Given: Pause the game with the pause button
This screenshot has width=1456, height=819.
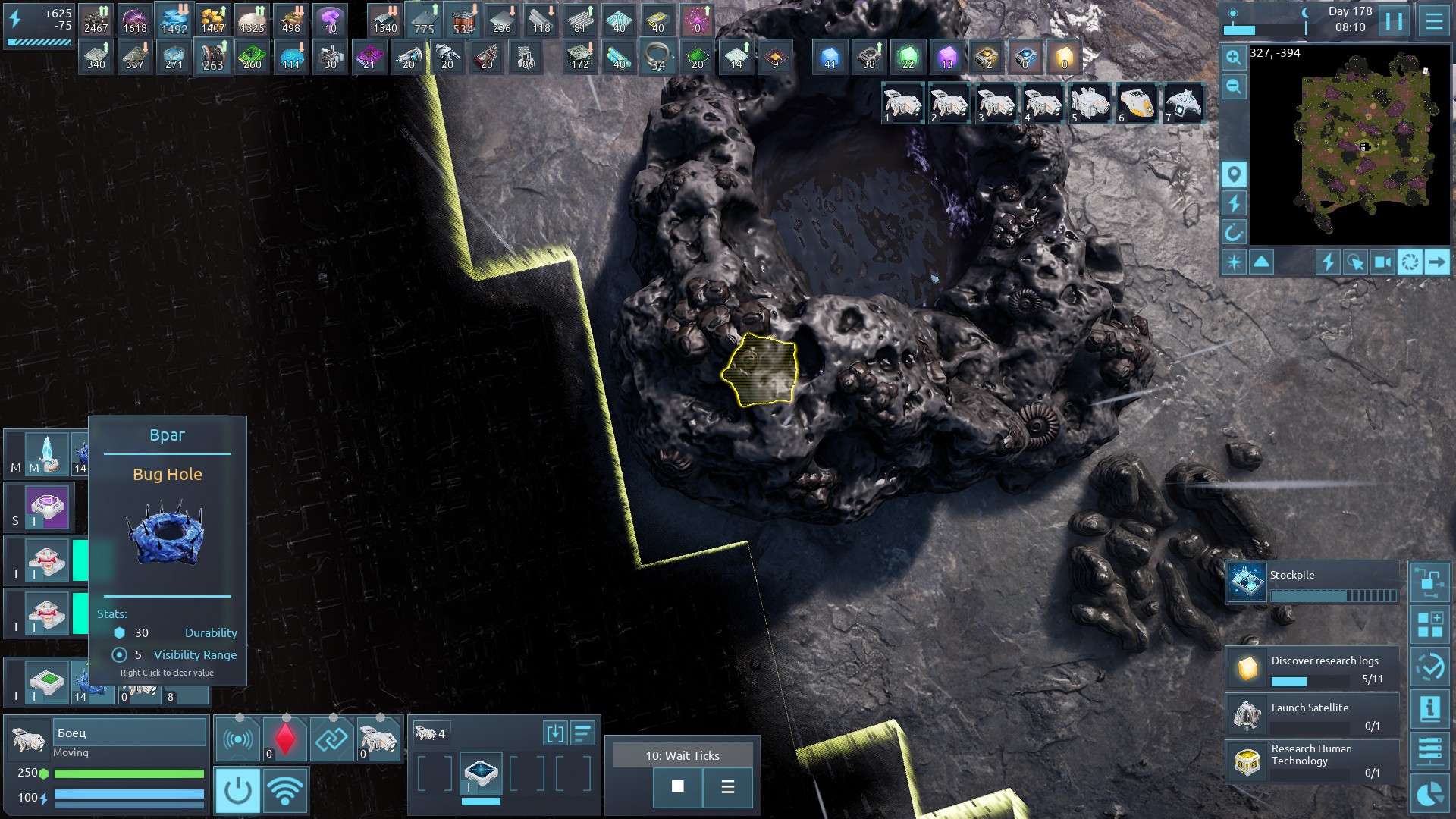Looking at the screenshot, I should (1394, 20).
